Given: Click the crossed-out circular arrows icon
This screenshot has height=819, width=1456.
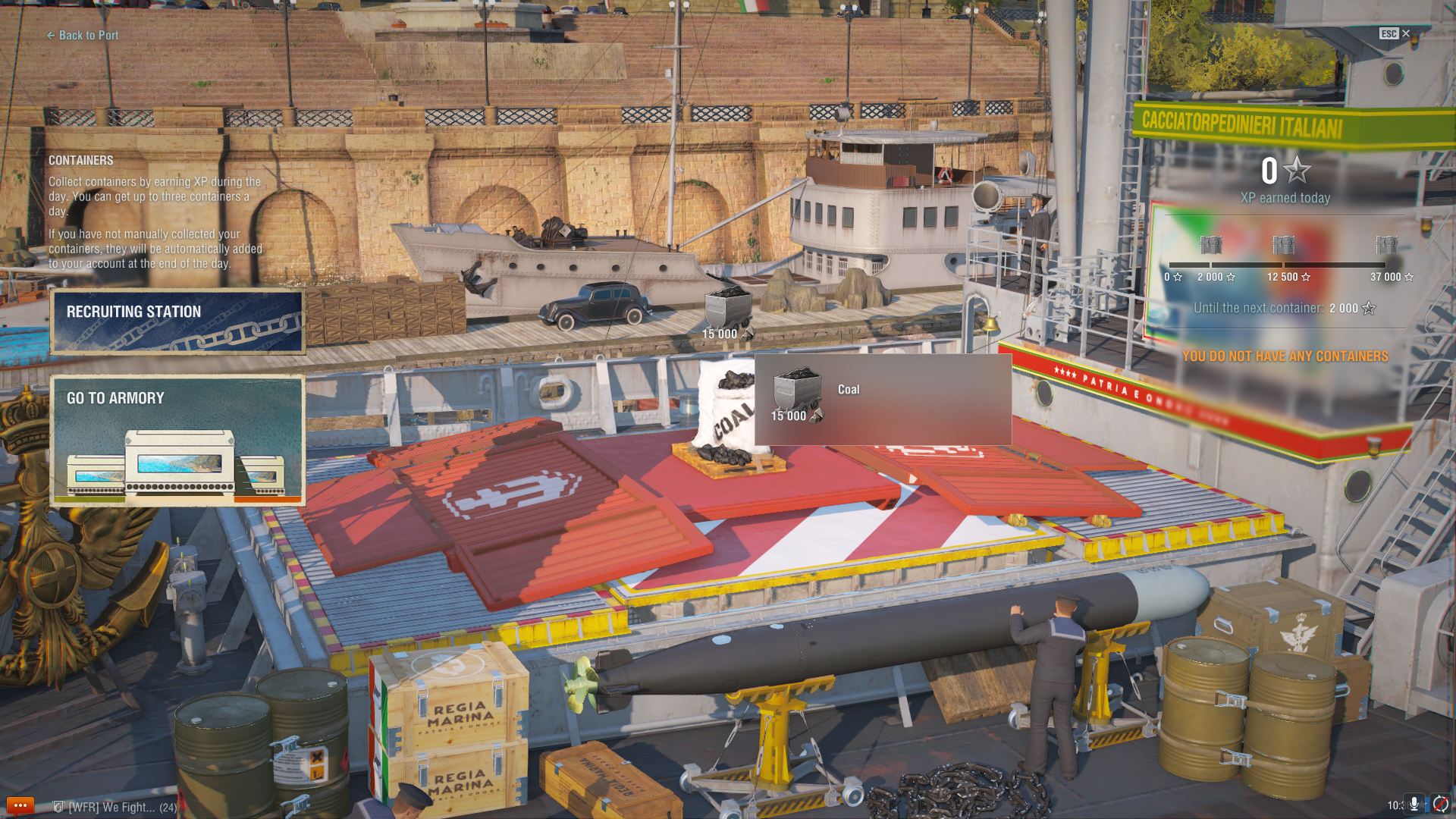Looking at the screenshot, I should [1441, 804].
